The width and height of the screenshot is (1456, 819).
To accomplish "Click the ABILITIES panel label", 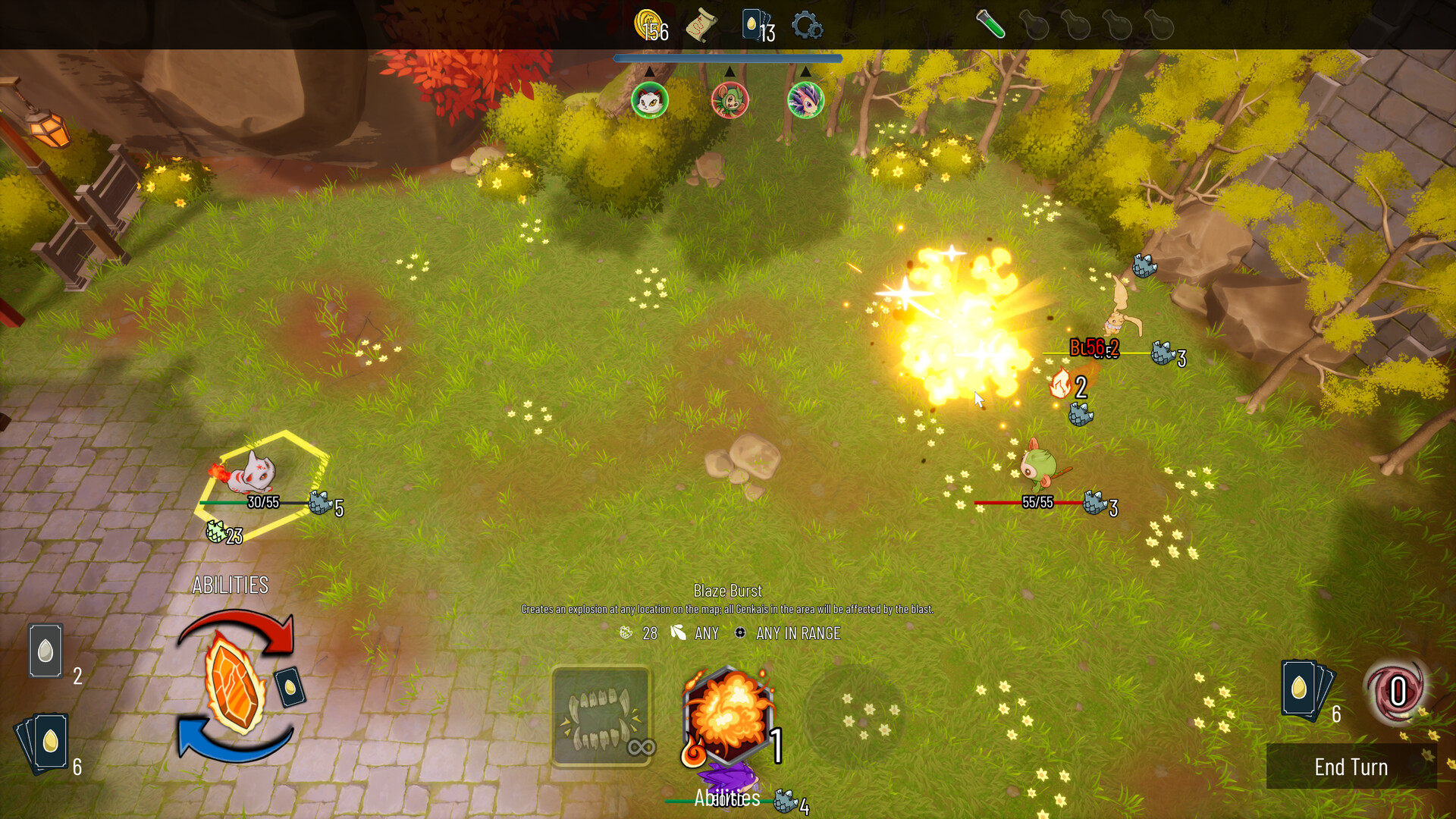I will pos(229,584).
